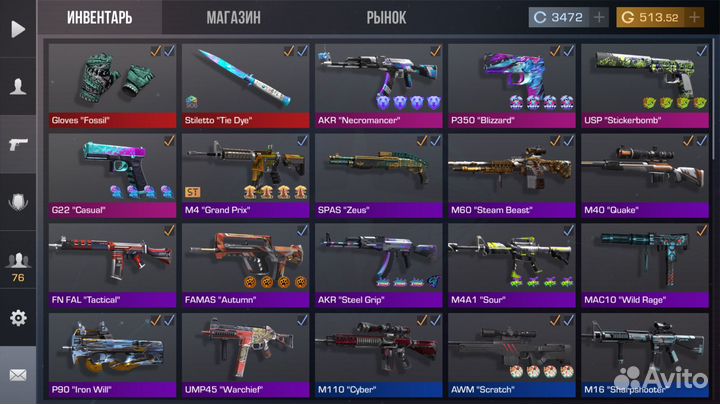Open the pistol inventory sidebar icon
This screenshot has width=720, height=404.
[17, 143]
